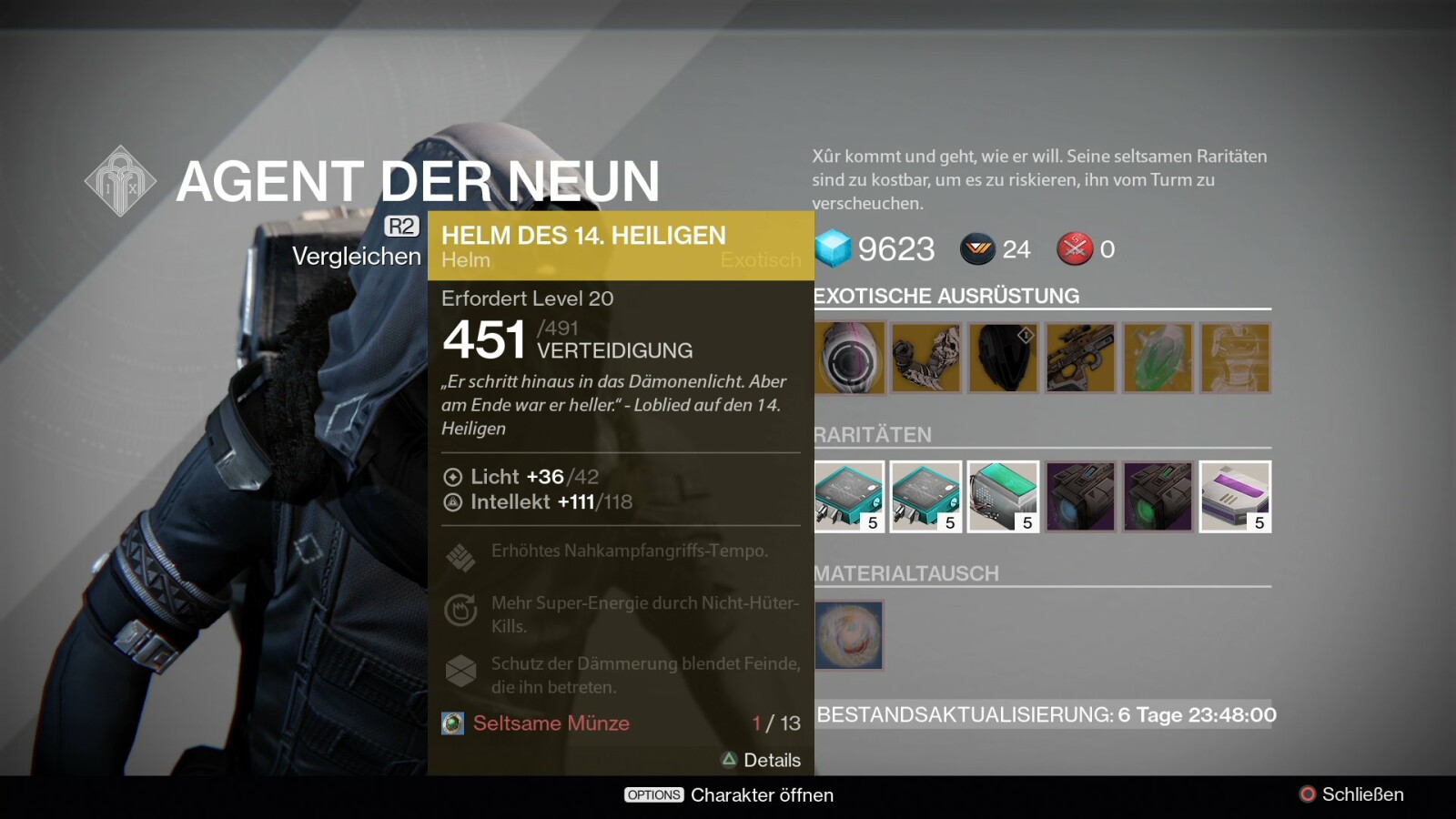Viewport: 1456px width, 819px height.
Task: Select the green-screen device consumable
Action: click(x=1003, y=497)
